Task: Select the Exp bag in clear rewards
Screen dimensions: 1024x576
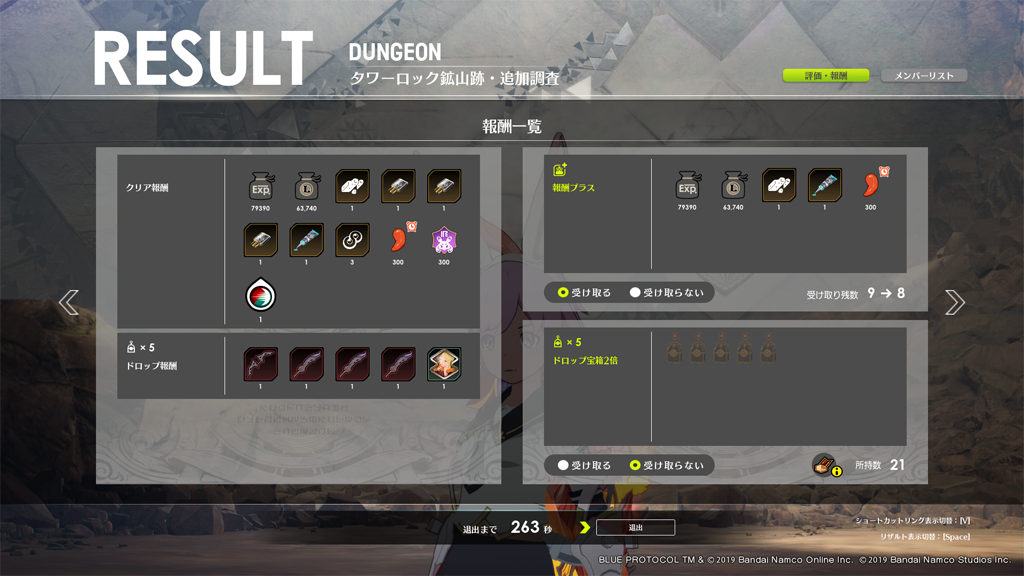Action: [x=261, y=187]
